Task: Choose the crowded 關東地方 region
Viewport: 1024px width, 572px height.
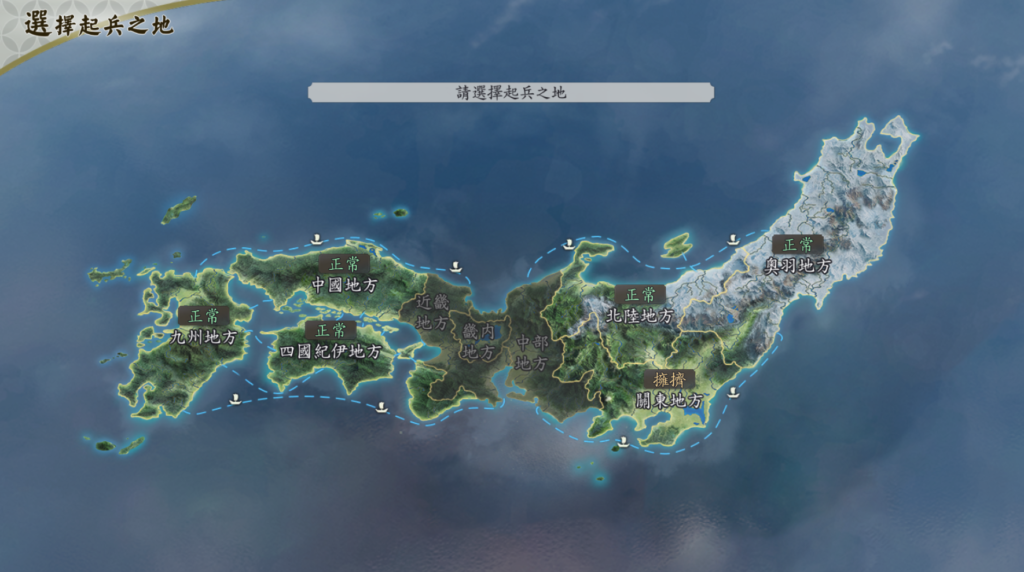Action: pyautogui.click(x=669, y=400)
